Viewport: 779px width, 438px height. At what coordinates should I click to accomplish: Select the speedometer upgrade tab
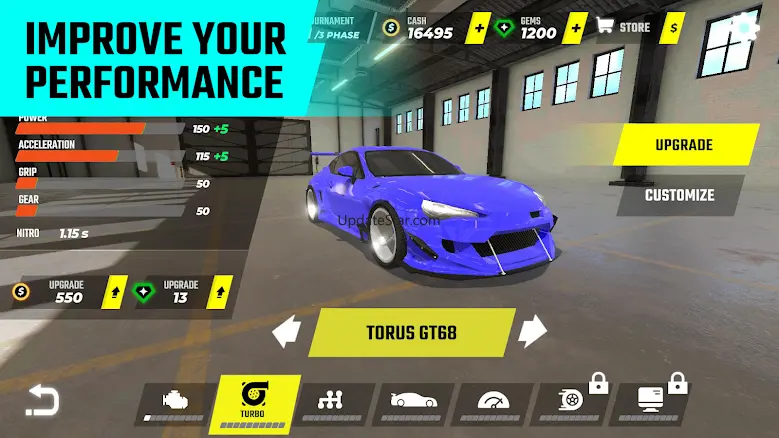tap(493, 402)
